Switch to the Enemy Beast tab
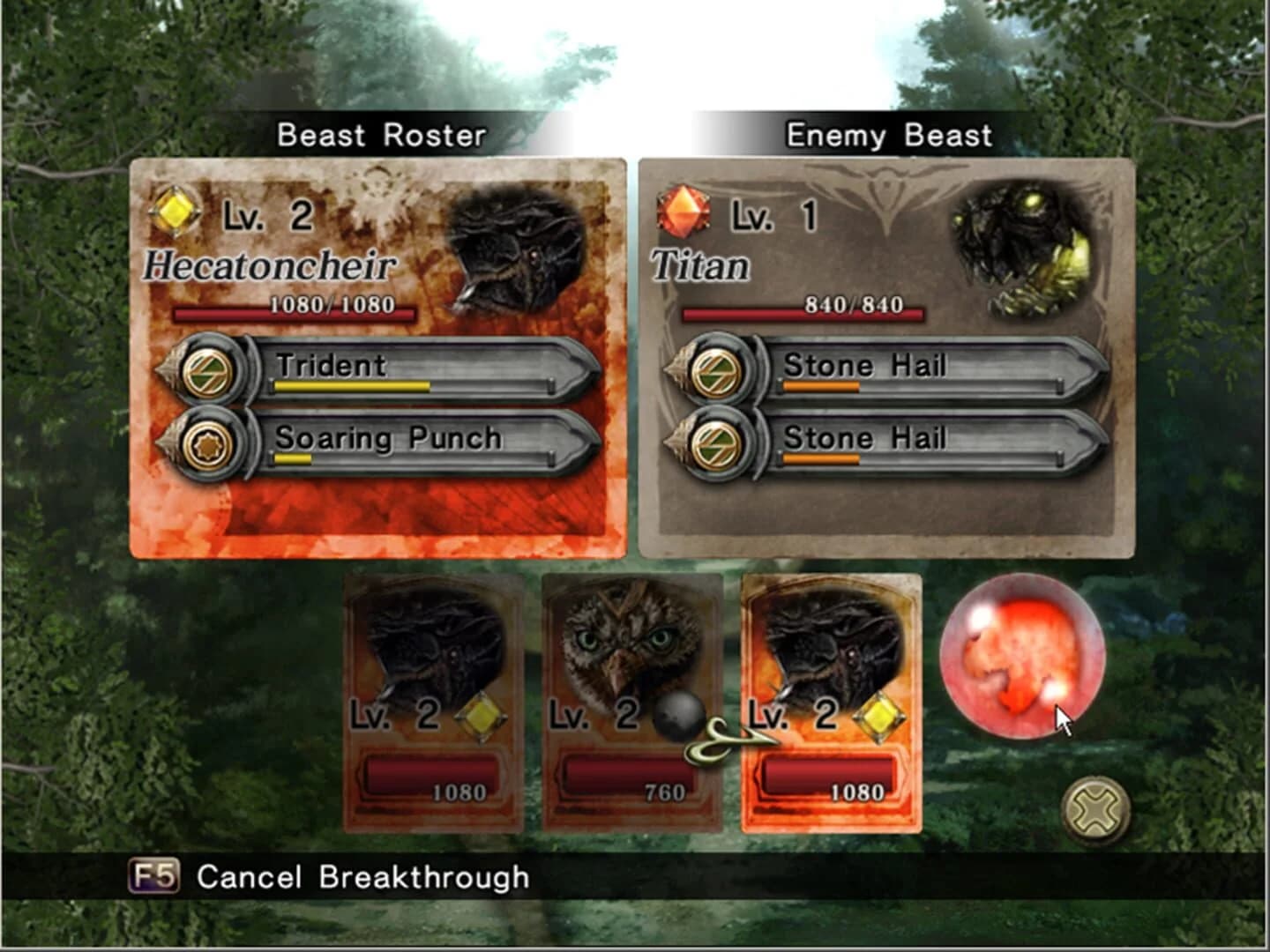Image resolution: width=1270 pixels, height=952 pixels. [888, 134]
